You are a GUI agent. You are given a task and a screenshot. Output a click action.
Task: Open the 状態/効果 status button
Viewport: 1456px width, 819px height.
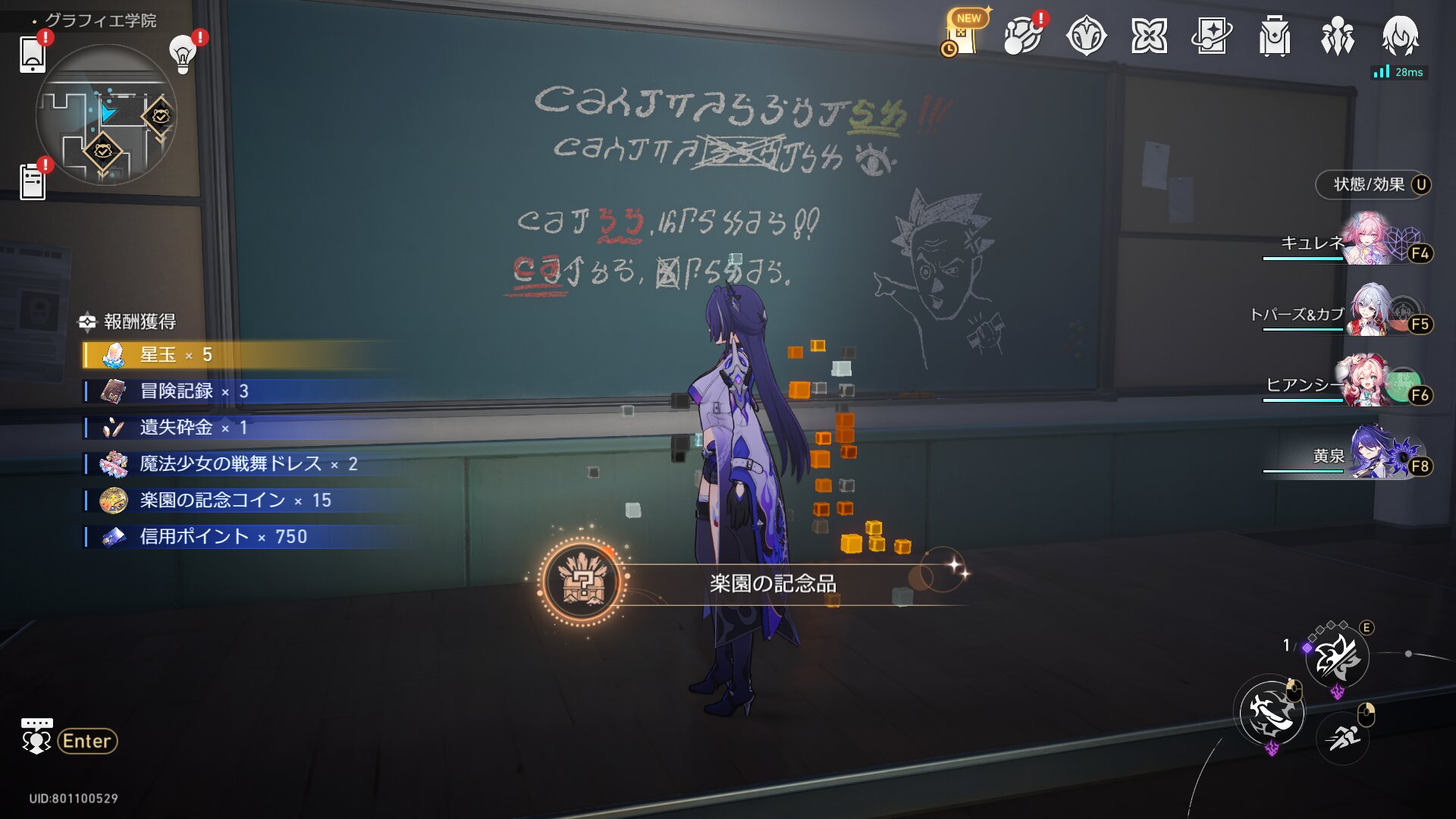[x=1373, y=185]
